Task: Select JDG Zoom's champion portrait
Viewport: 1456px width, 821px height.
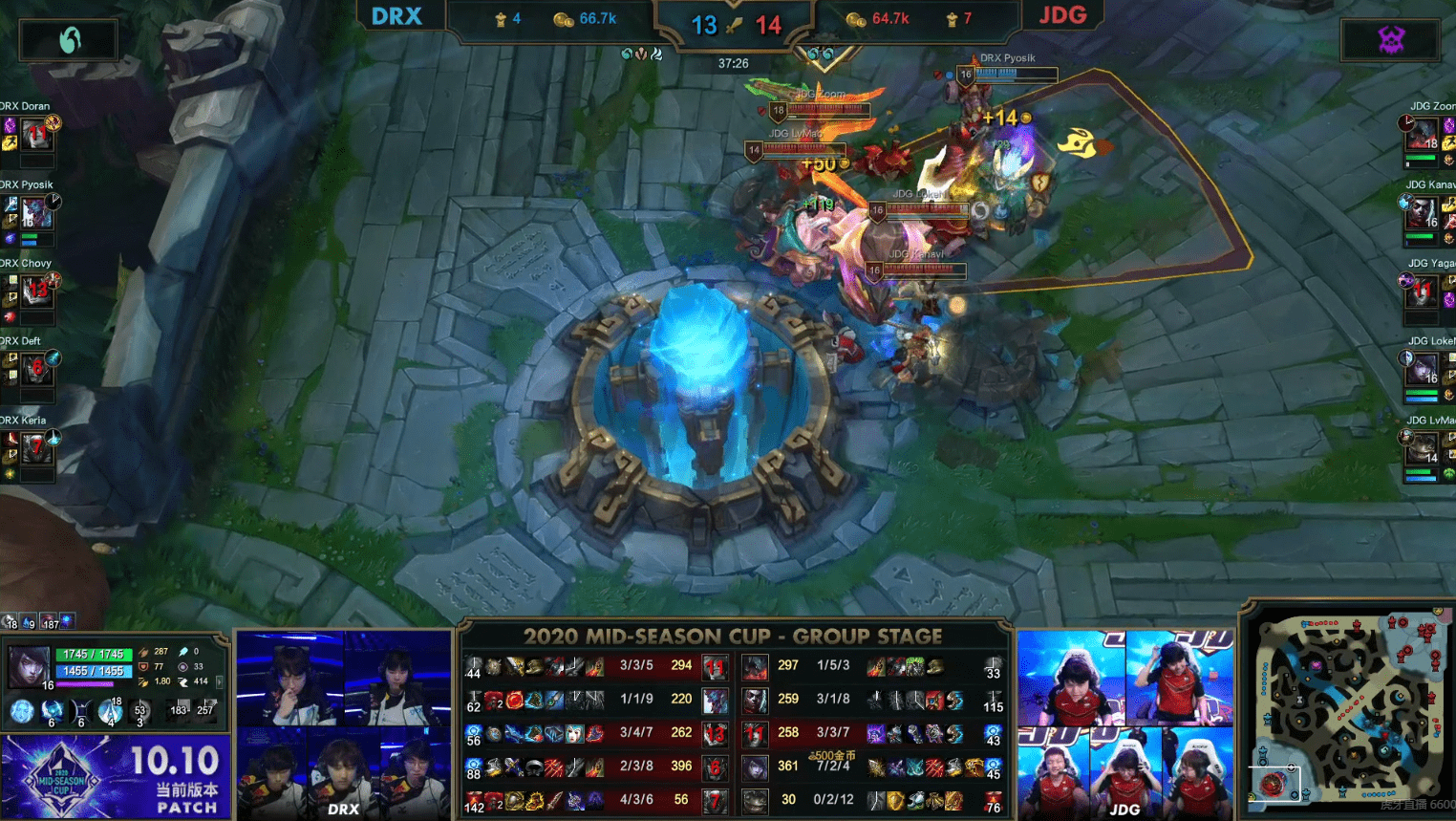Action: pyautogui.click(x=1422, y=135)
